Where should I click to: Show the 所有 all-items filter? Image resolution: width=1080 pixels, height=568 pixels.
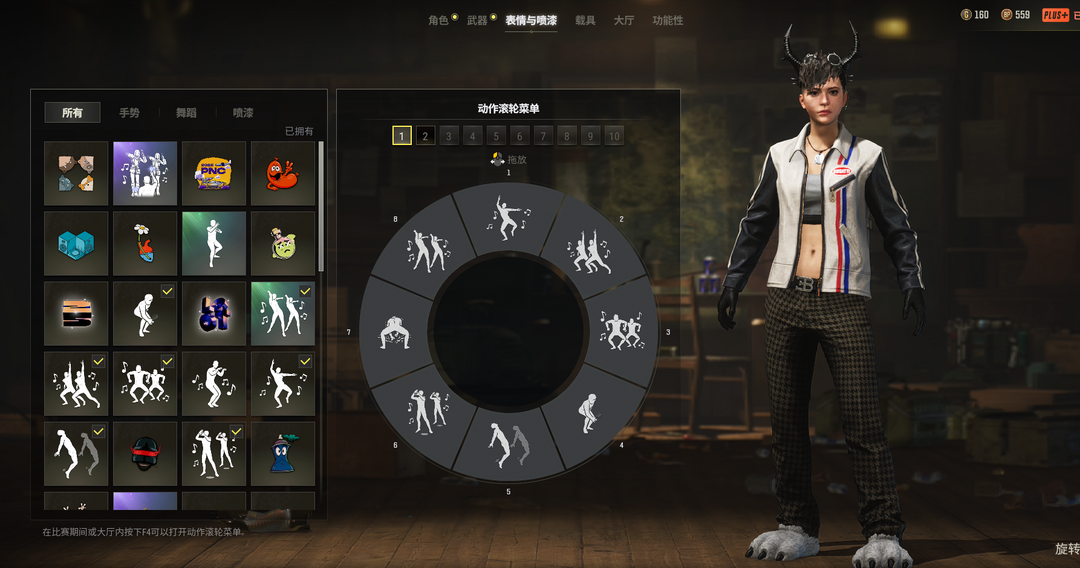tap(72, 113)
